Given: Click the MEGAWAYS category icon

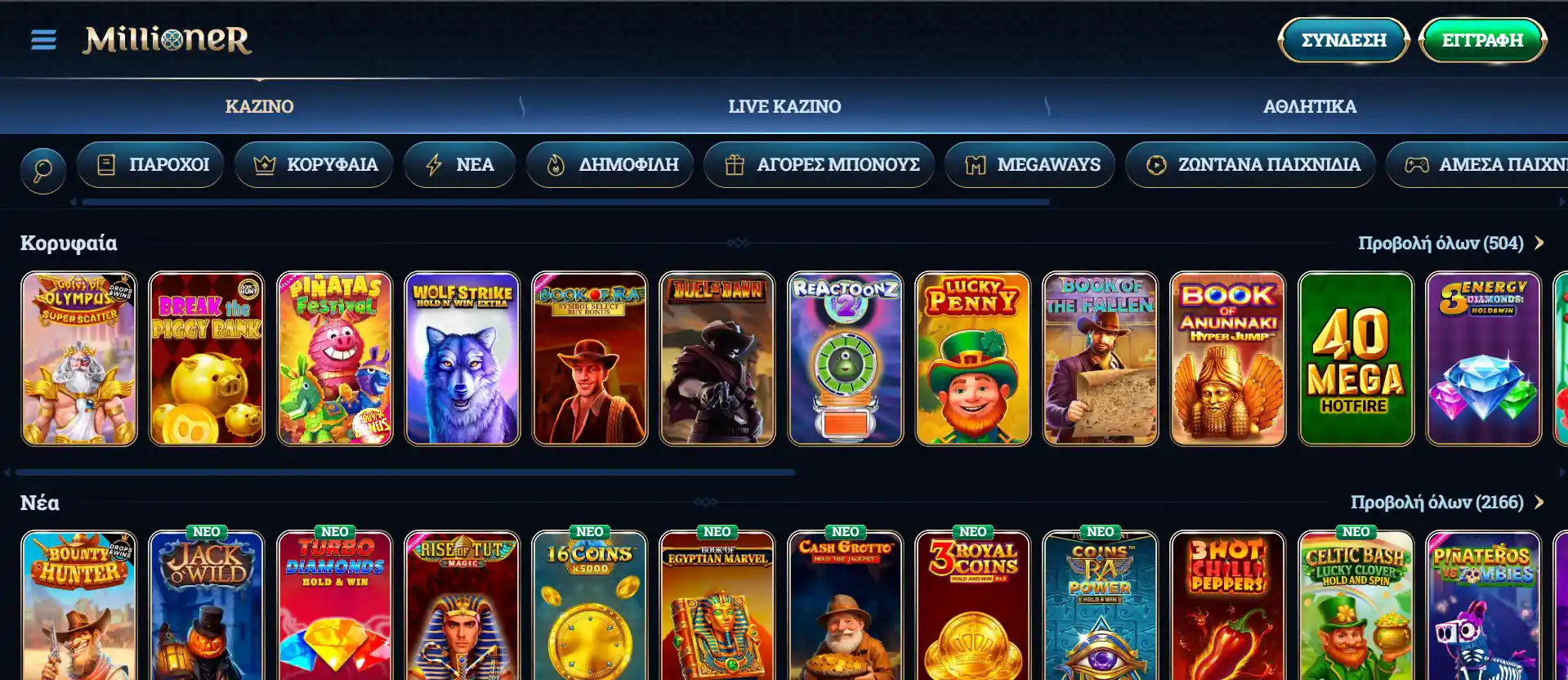Looking at the screenshot, I should [977, 164].
